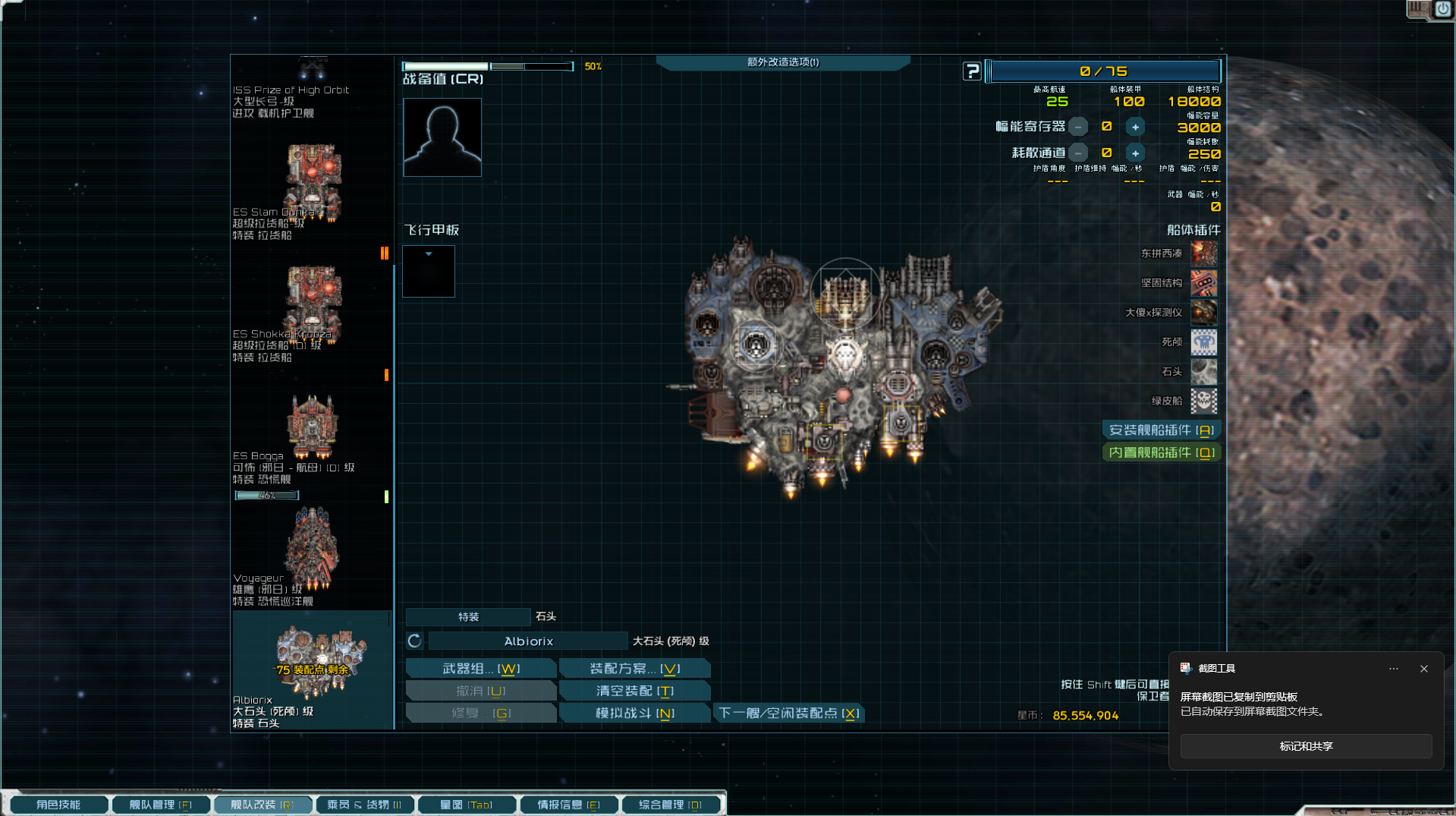This screenshot has height=816, width=1456.
Task: Open the 飞行甲板 fighter bay slot
Action: coord(429,271)
